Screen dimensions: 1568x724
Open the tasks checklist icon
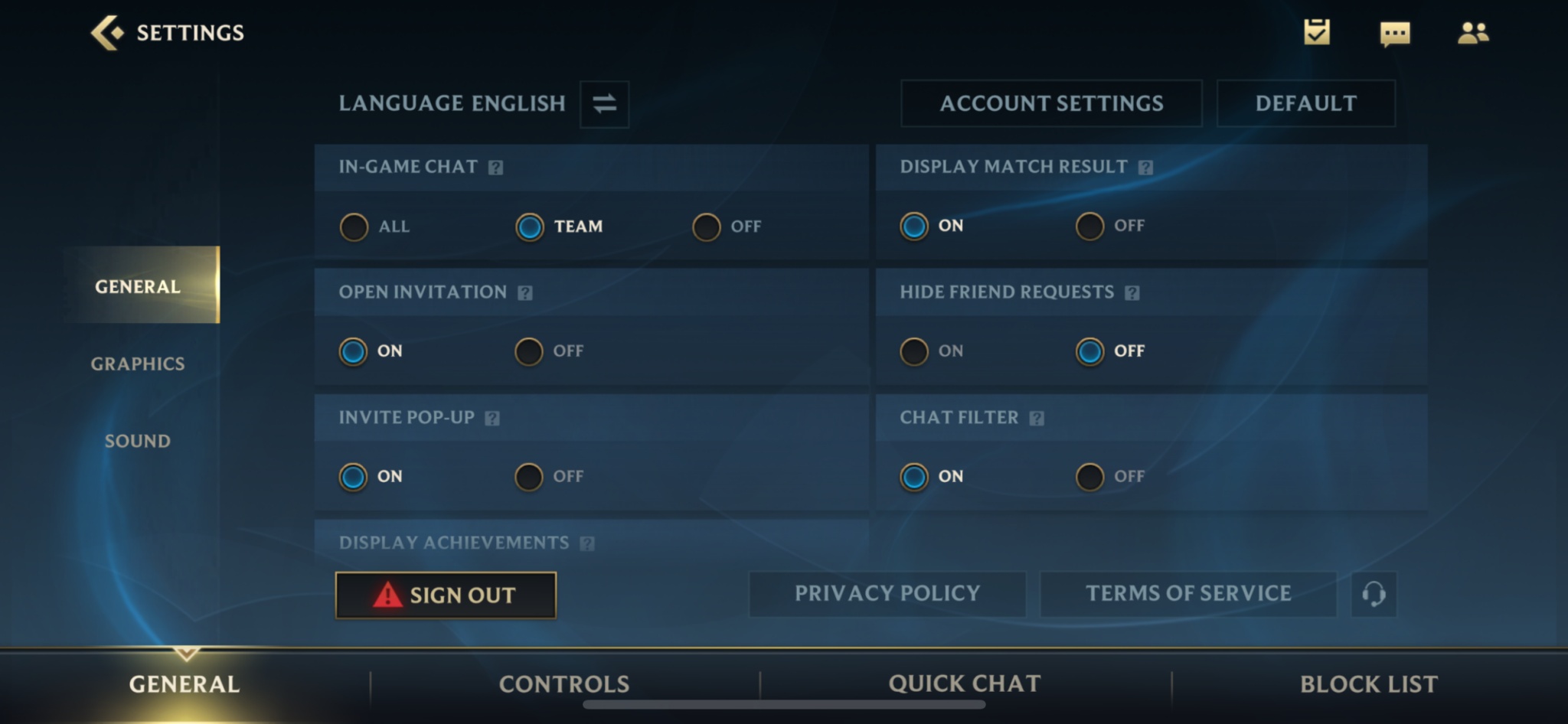(x=1316, y=32)
